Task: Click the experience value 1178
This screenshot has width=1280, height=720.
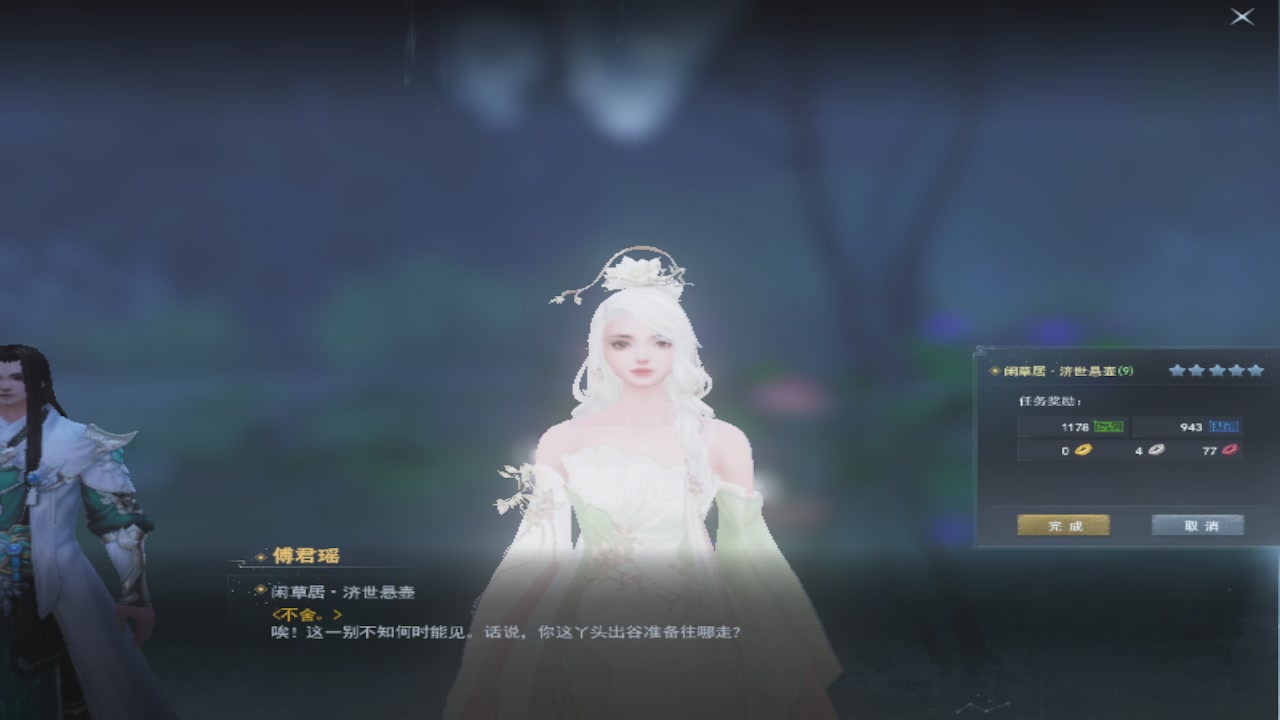Action: pyautogui.click(x=1074, y=427)
